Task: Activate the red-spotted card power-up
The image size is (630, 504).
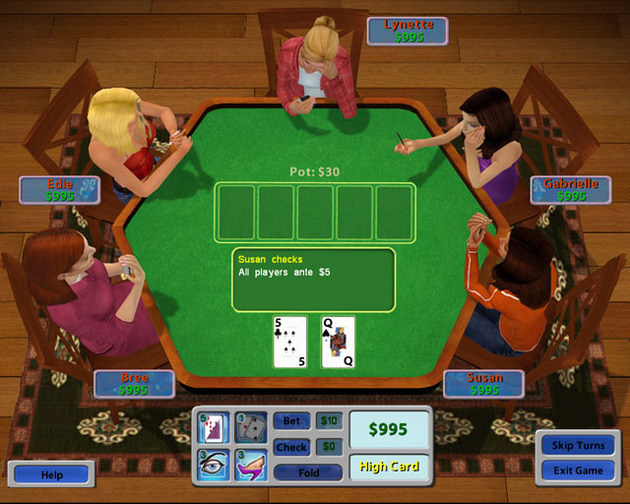Action: [215, 428]
